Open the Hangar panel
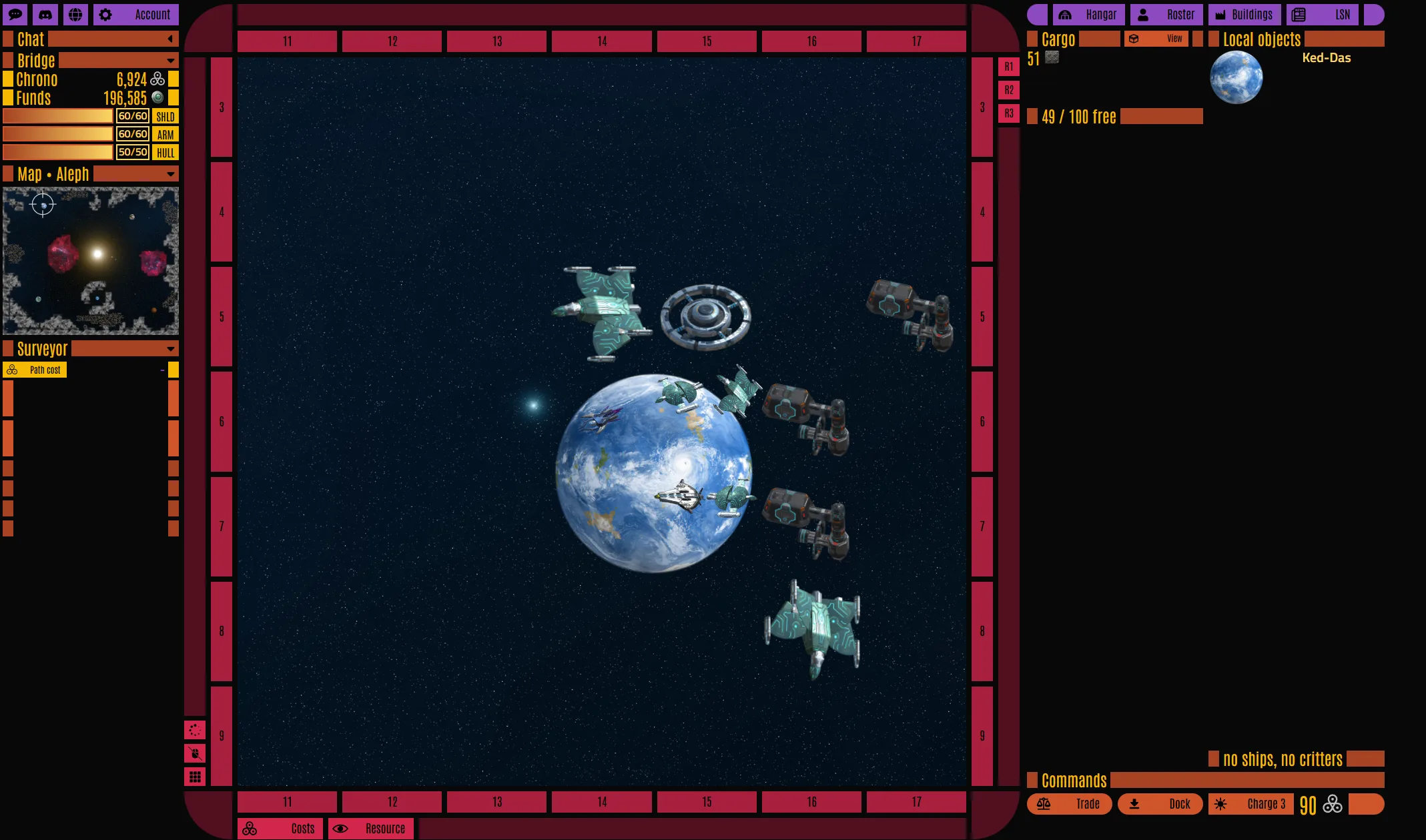Image resolution: width=1426 pixels, height=840 pixels. click(x=1088, y=15)
